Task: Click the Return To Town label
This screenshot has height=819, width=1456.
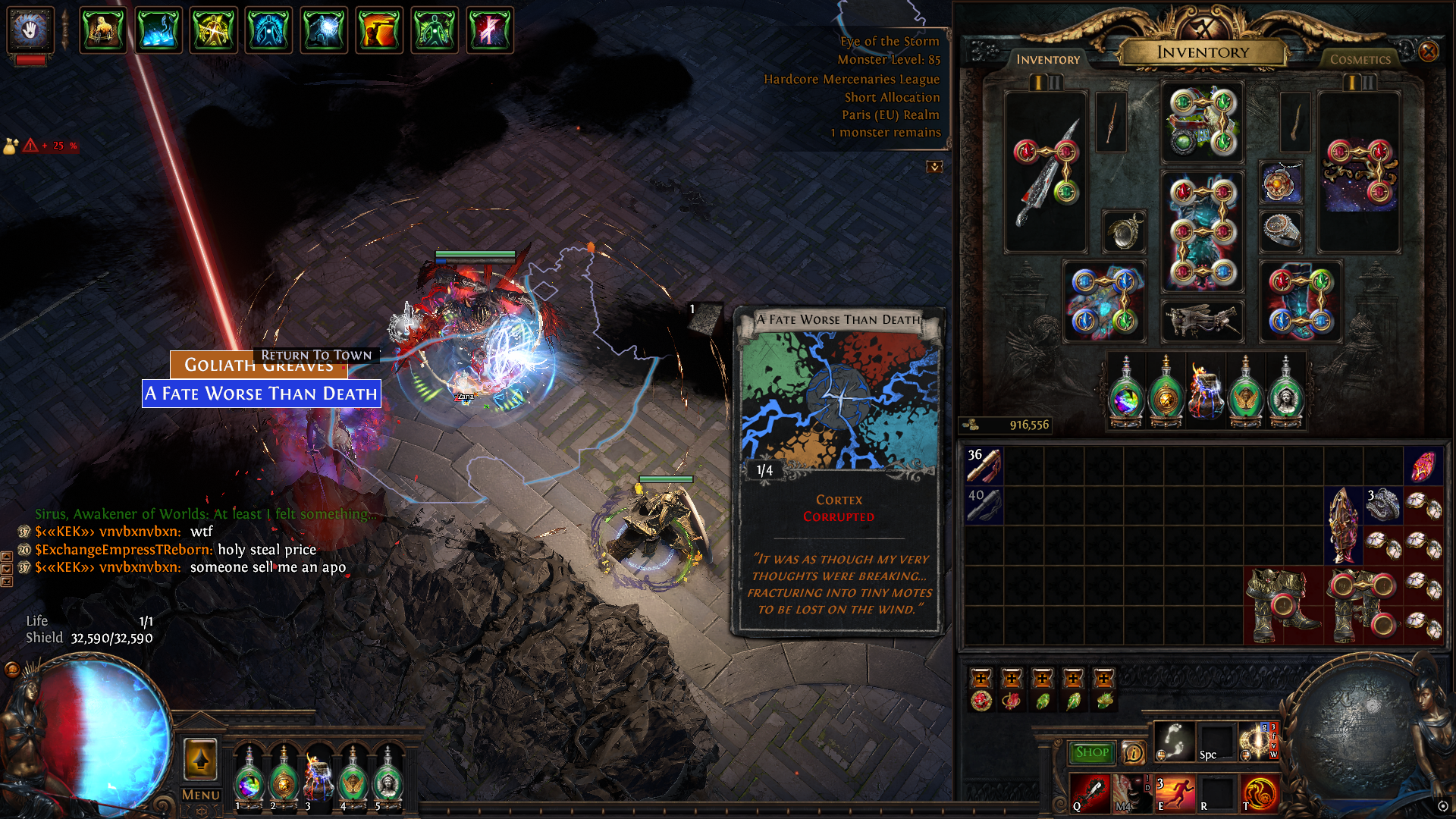Action: coord(316,355)
